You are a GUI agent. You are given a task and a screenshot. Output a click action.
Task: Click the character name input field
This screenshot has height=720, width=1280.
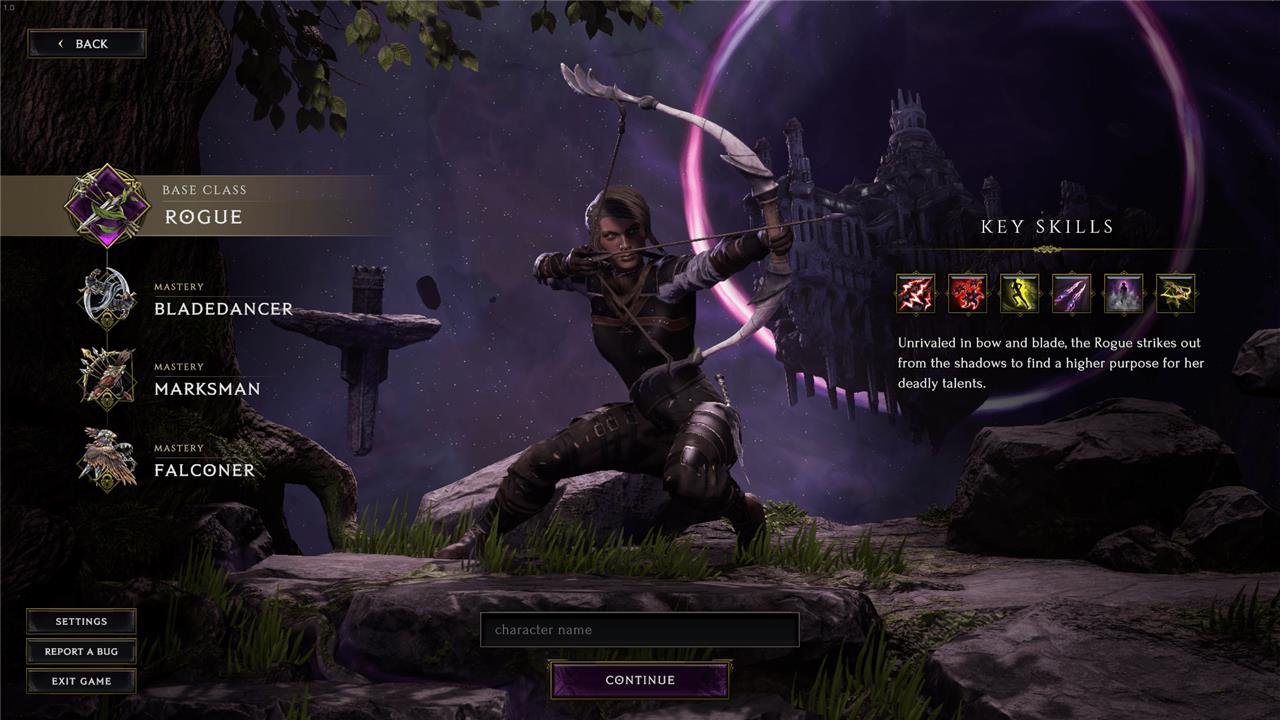640,630
